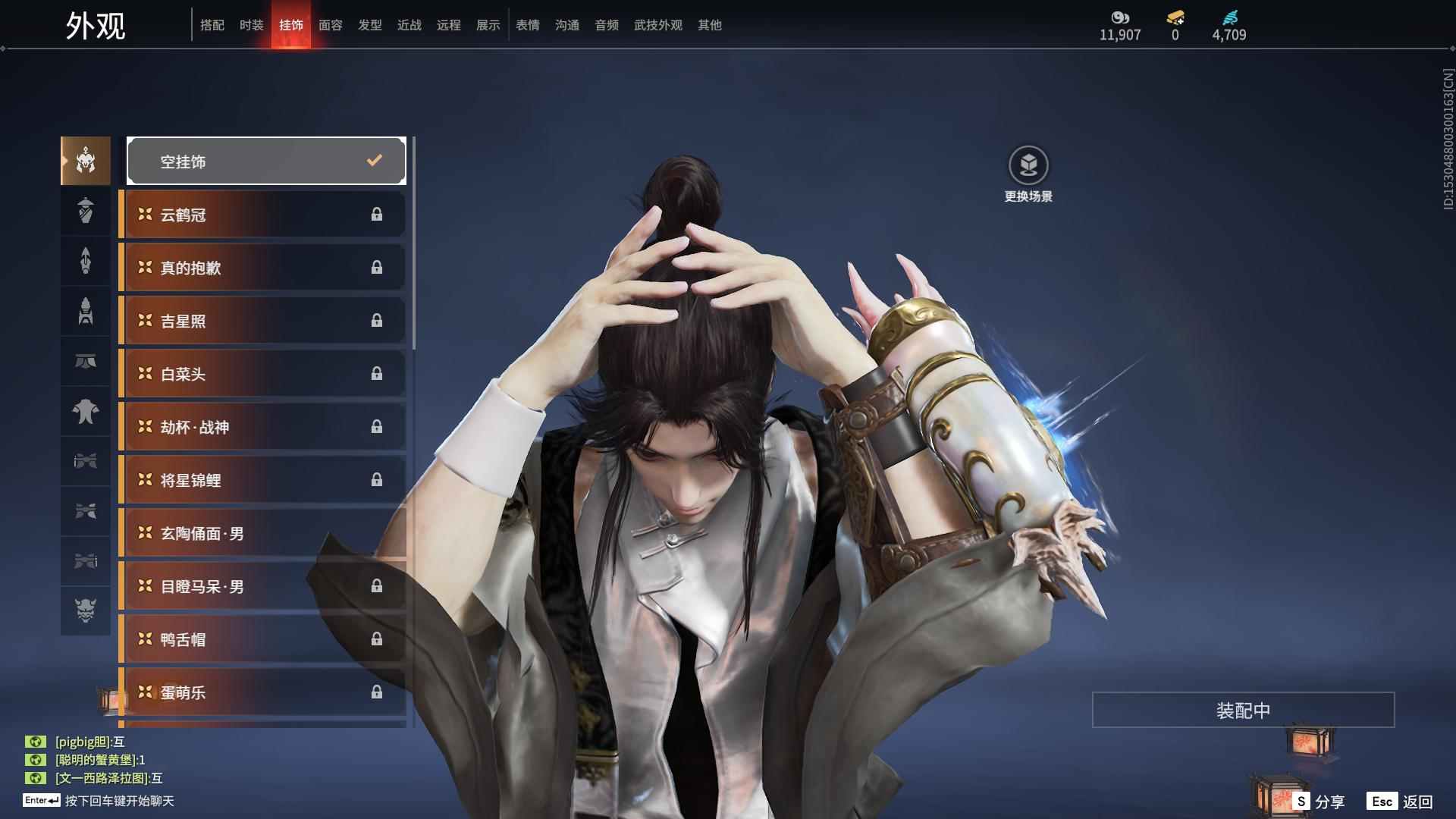Select the helmet accessory category icon

pyautogui.click(x=85, y=160)
